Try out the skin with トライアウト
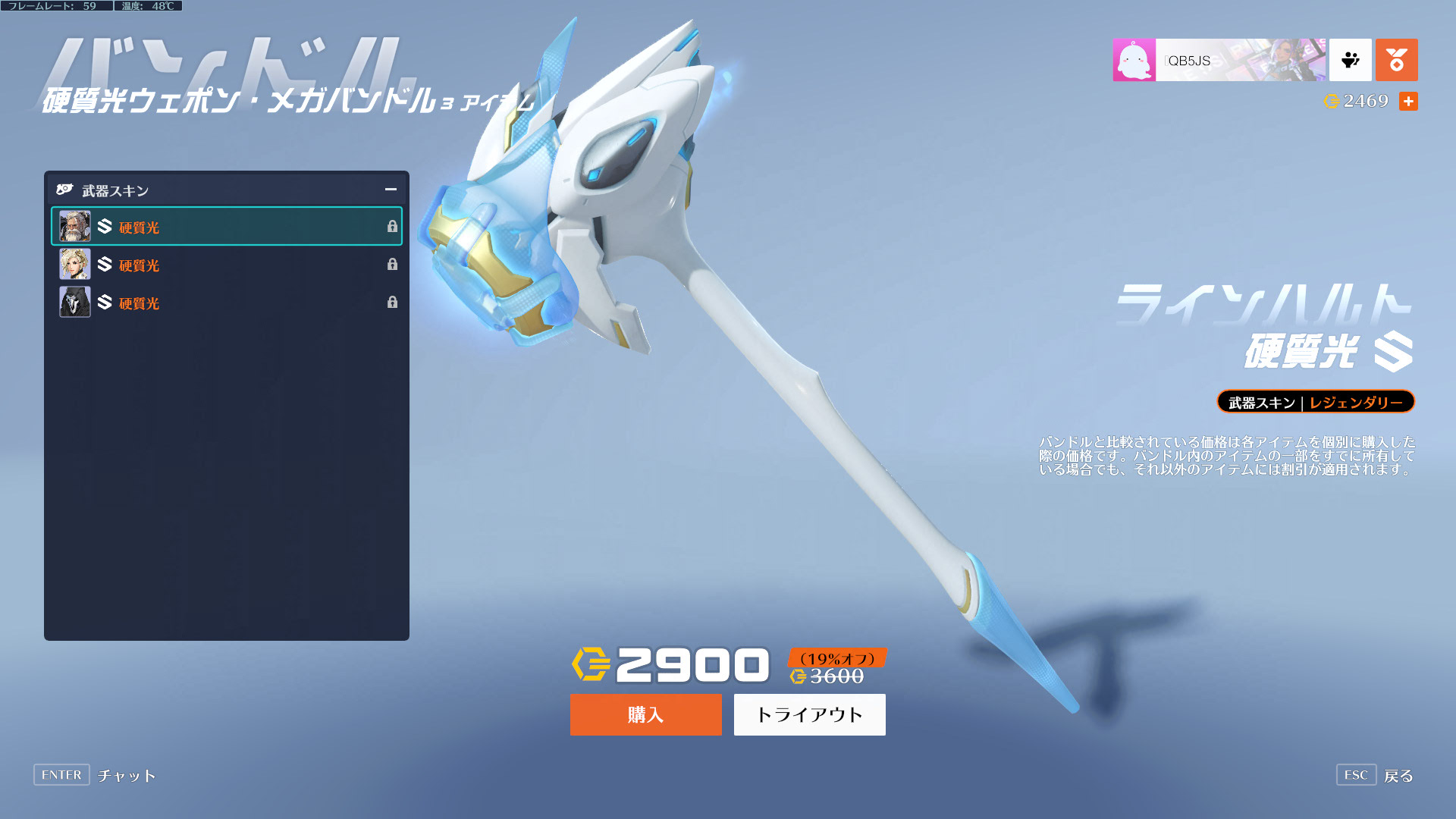1456x819 pixels. point(809,714)
